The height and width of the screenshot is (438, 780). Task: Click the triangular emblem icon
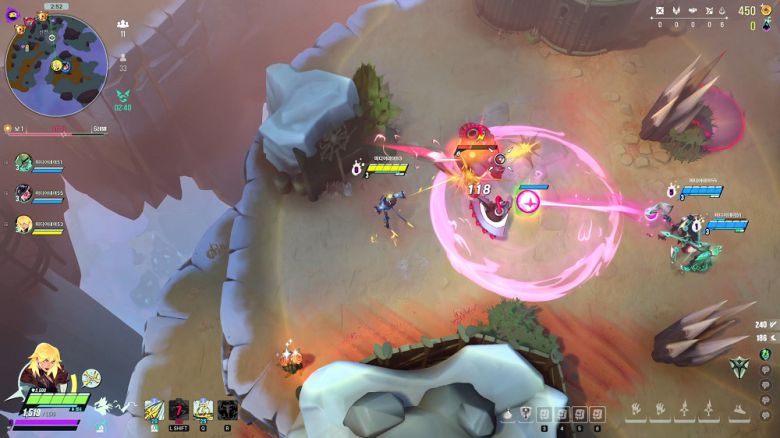tap(739, 365)
